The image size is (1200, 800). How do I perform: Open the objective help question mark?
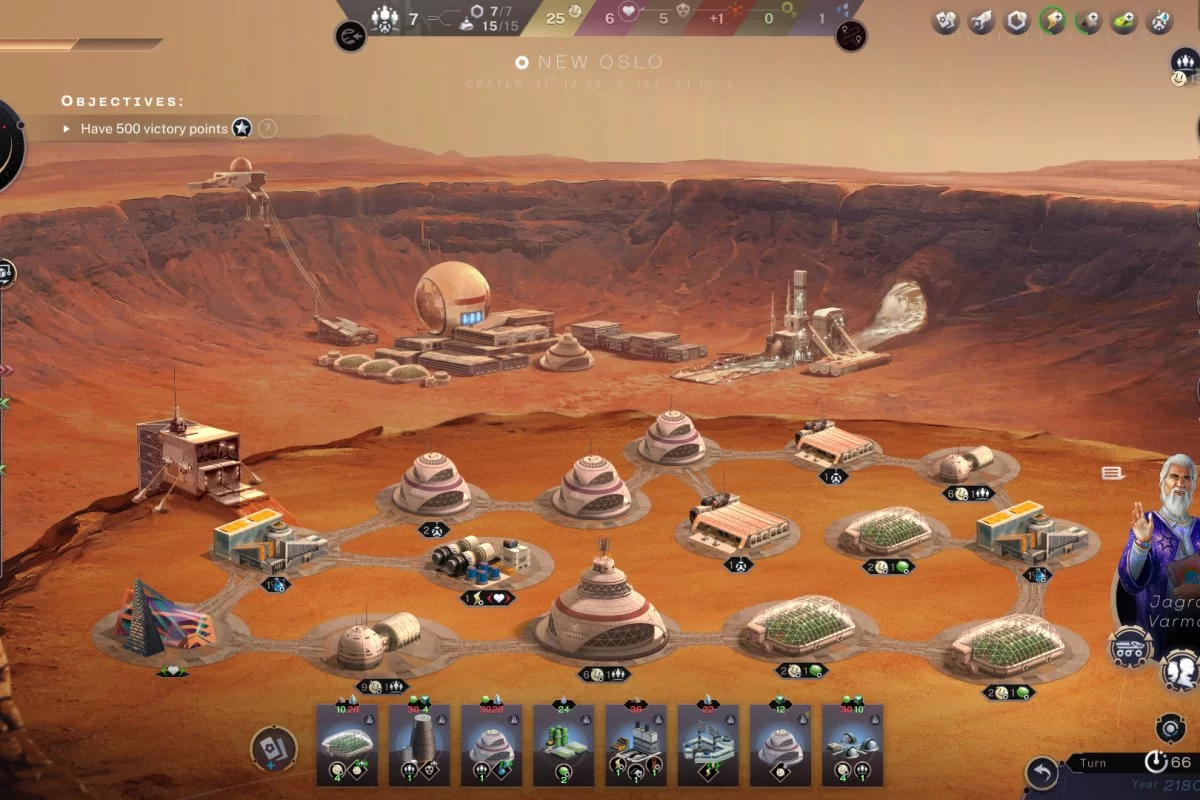[267, 128]
